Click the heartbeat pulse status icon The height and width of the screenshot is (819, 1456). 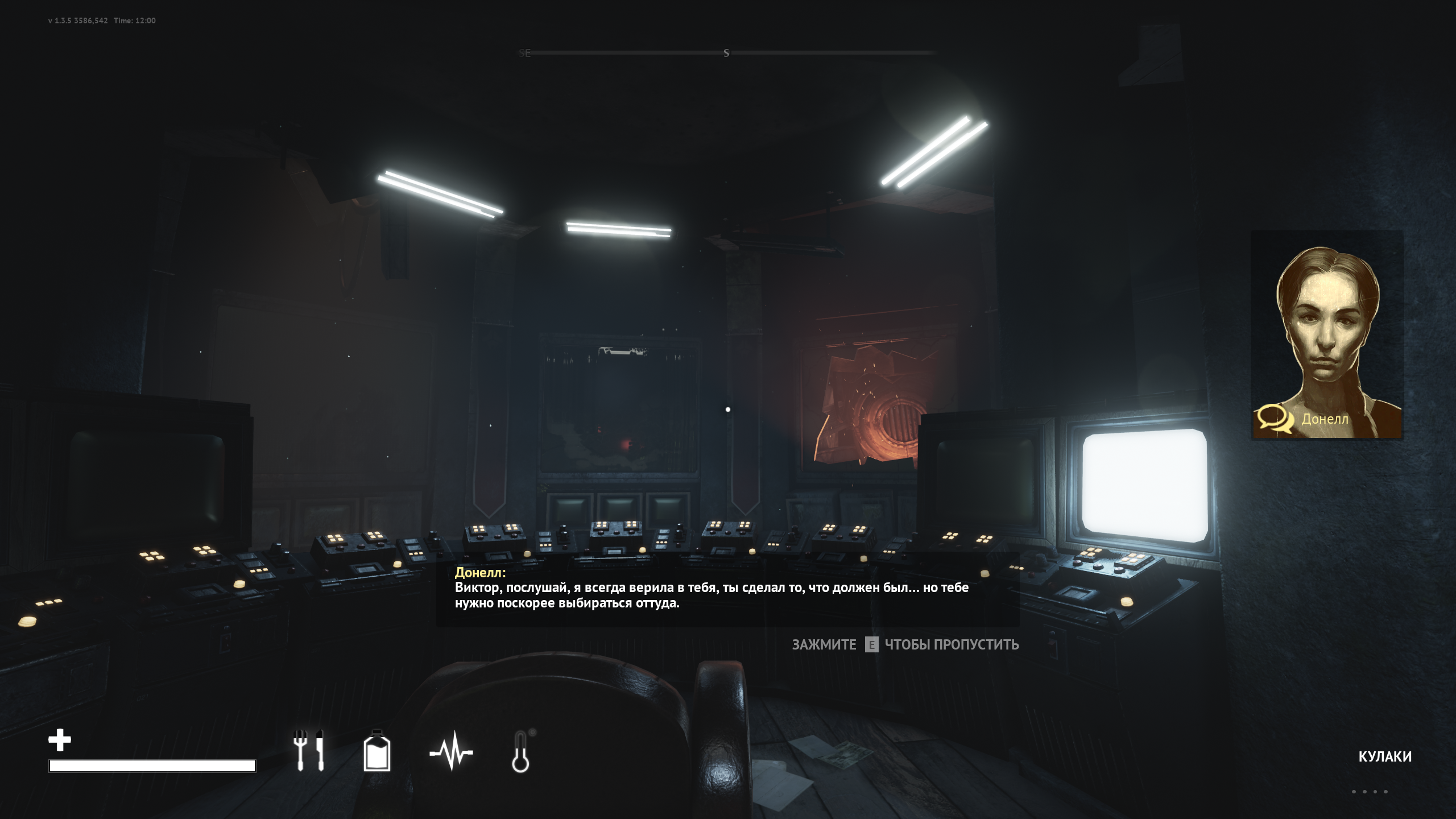click(451, 751)
